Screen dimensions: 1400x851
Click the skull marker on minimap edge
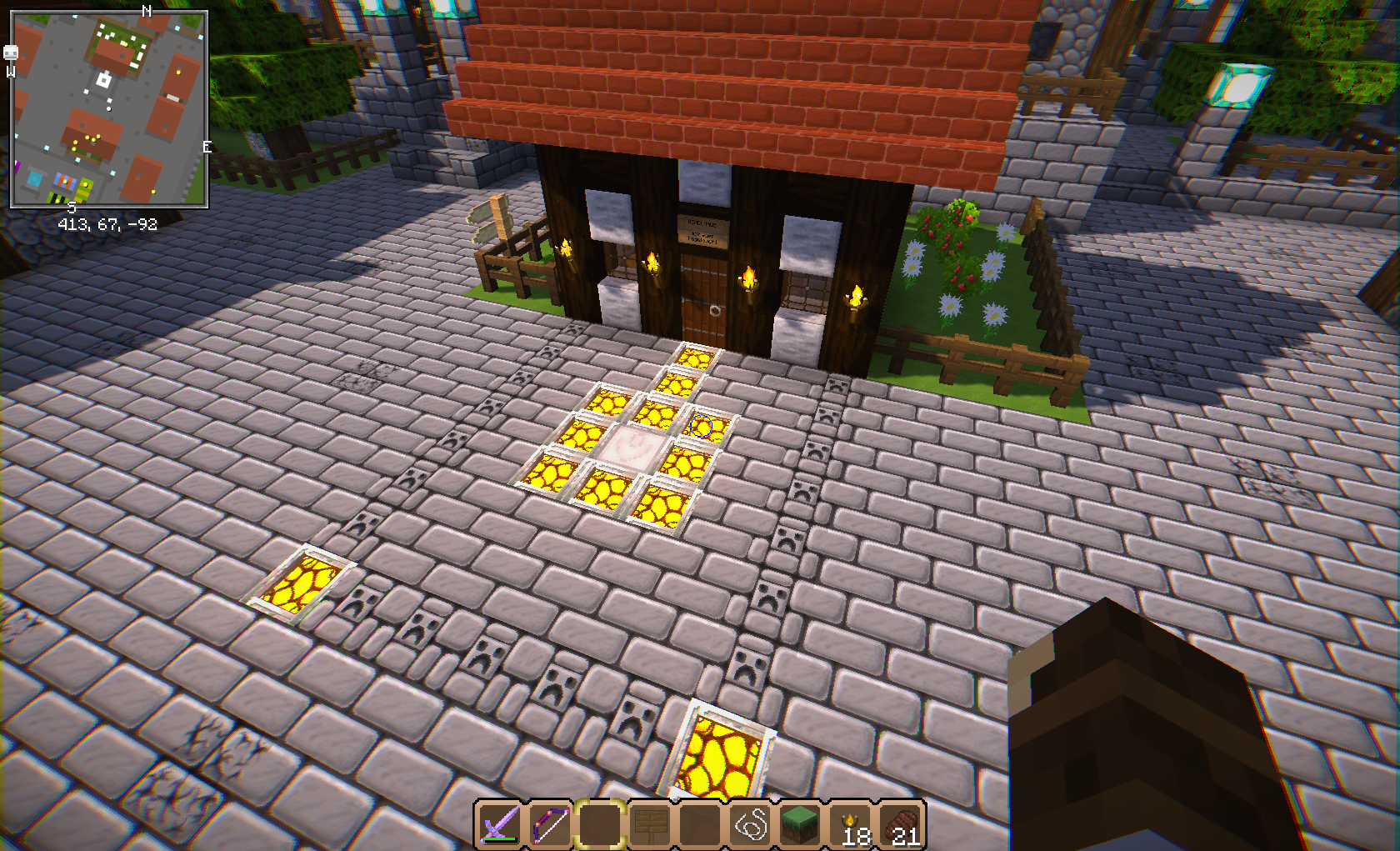(11, 53)
